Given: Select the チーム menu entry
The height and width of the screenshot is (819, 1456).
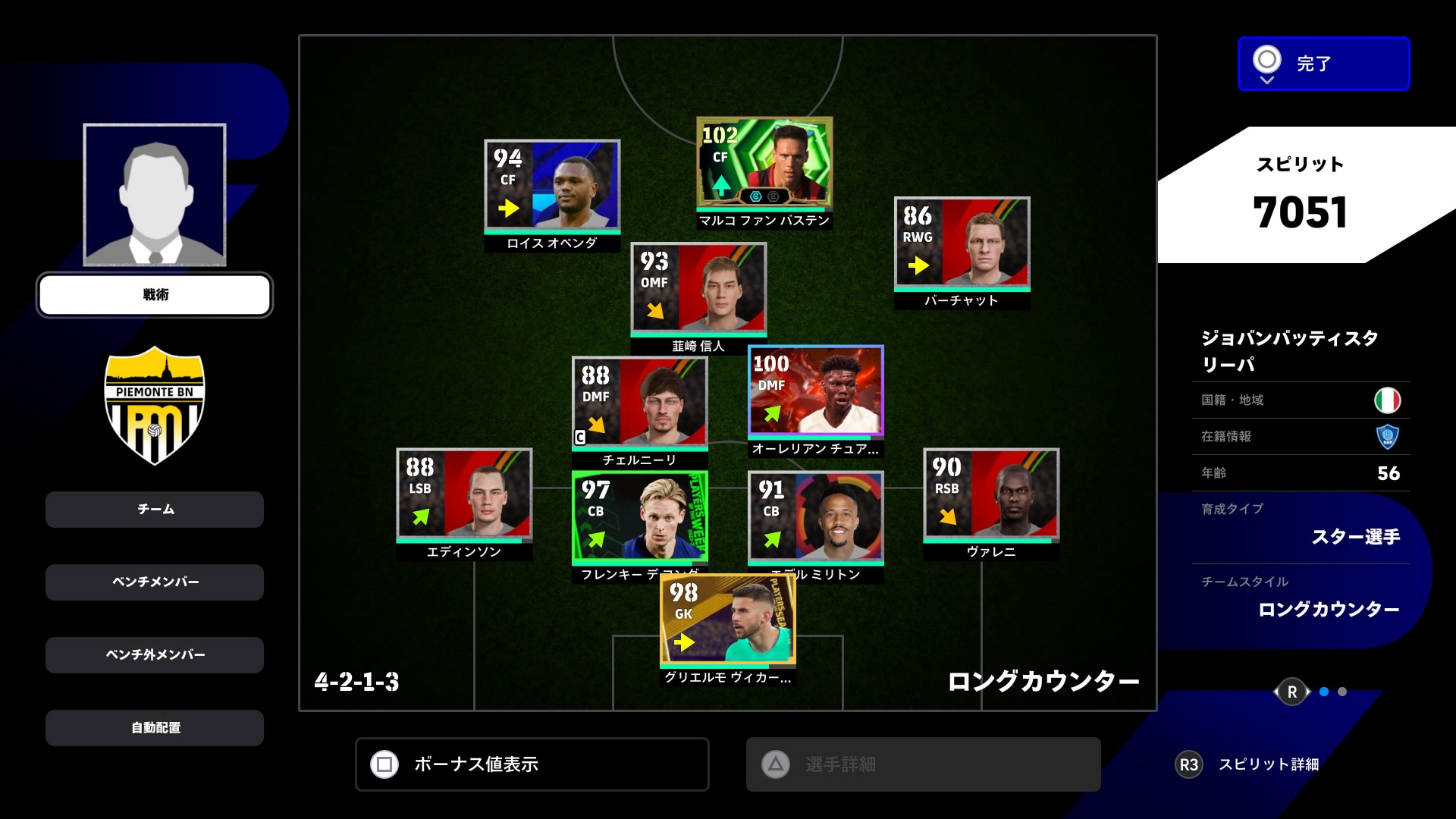Looking at the screenshot, I should (x=155, y=510).
